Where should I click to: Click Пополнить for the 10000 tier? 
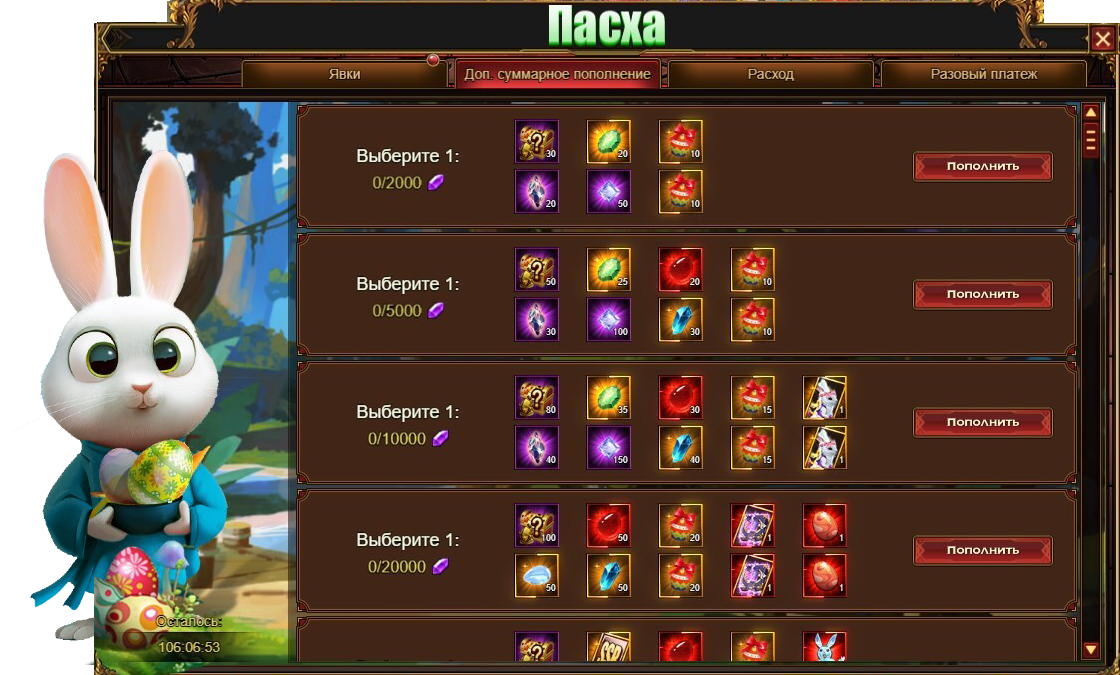point(982,423)
